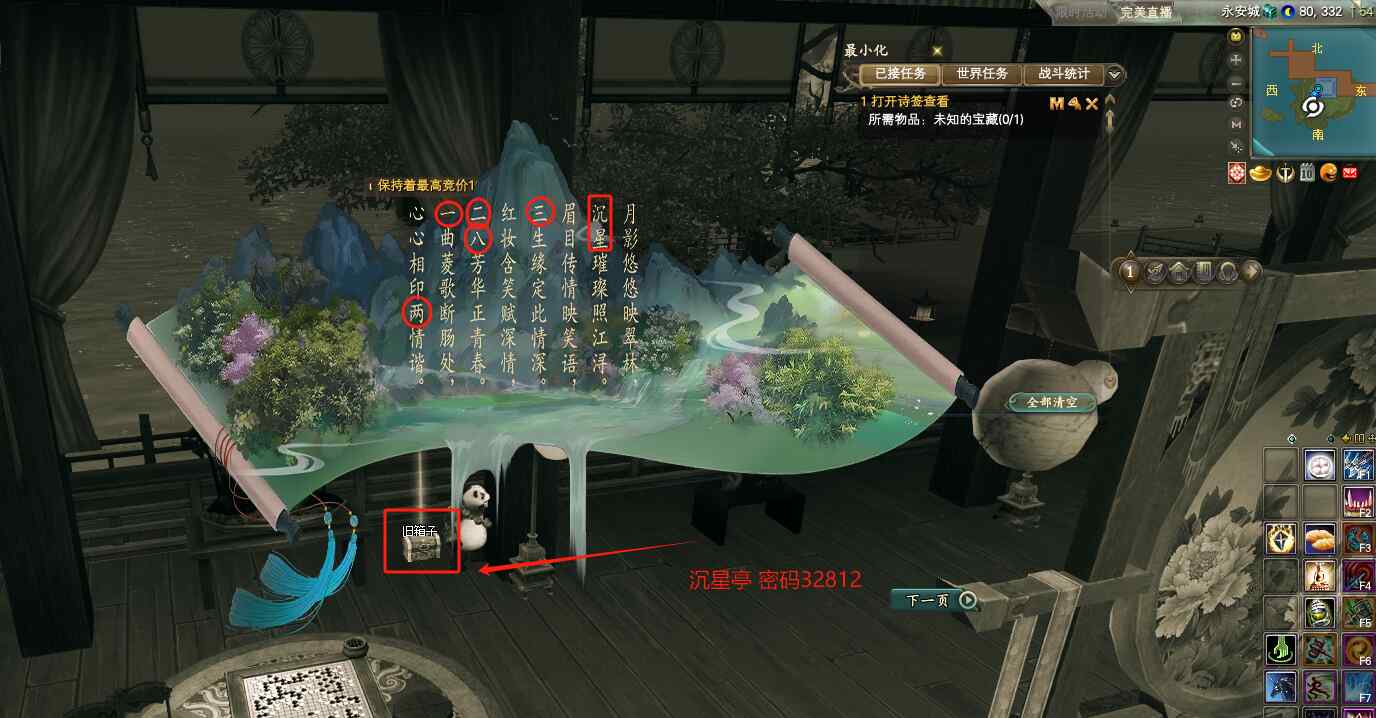Zoom in the minimap with the plus button
1376x718 pixels.
(x=1237, y=59)
